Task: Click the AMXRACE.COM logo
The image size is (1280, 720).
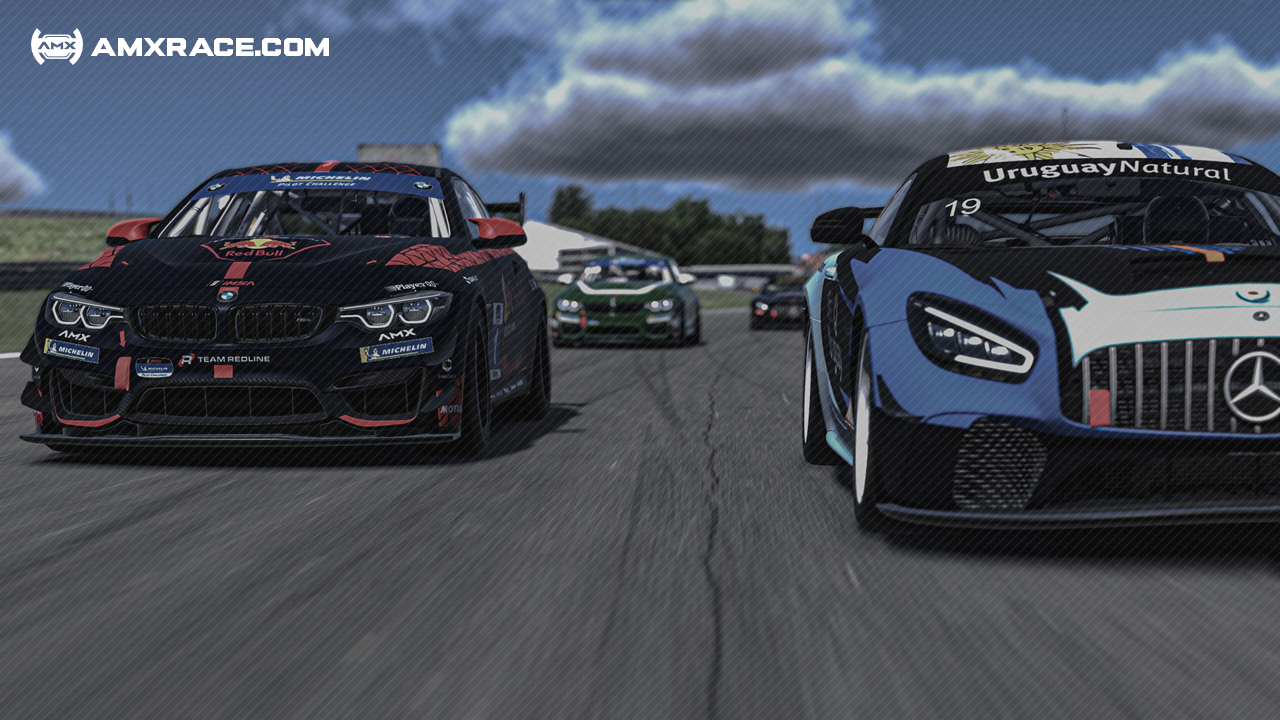Action: (180, 47)
